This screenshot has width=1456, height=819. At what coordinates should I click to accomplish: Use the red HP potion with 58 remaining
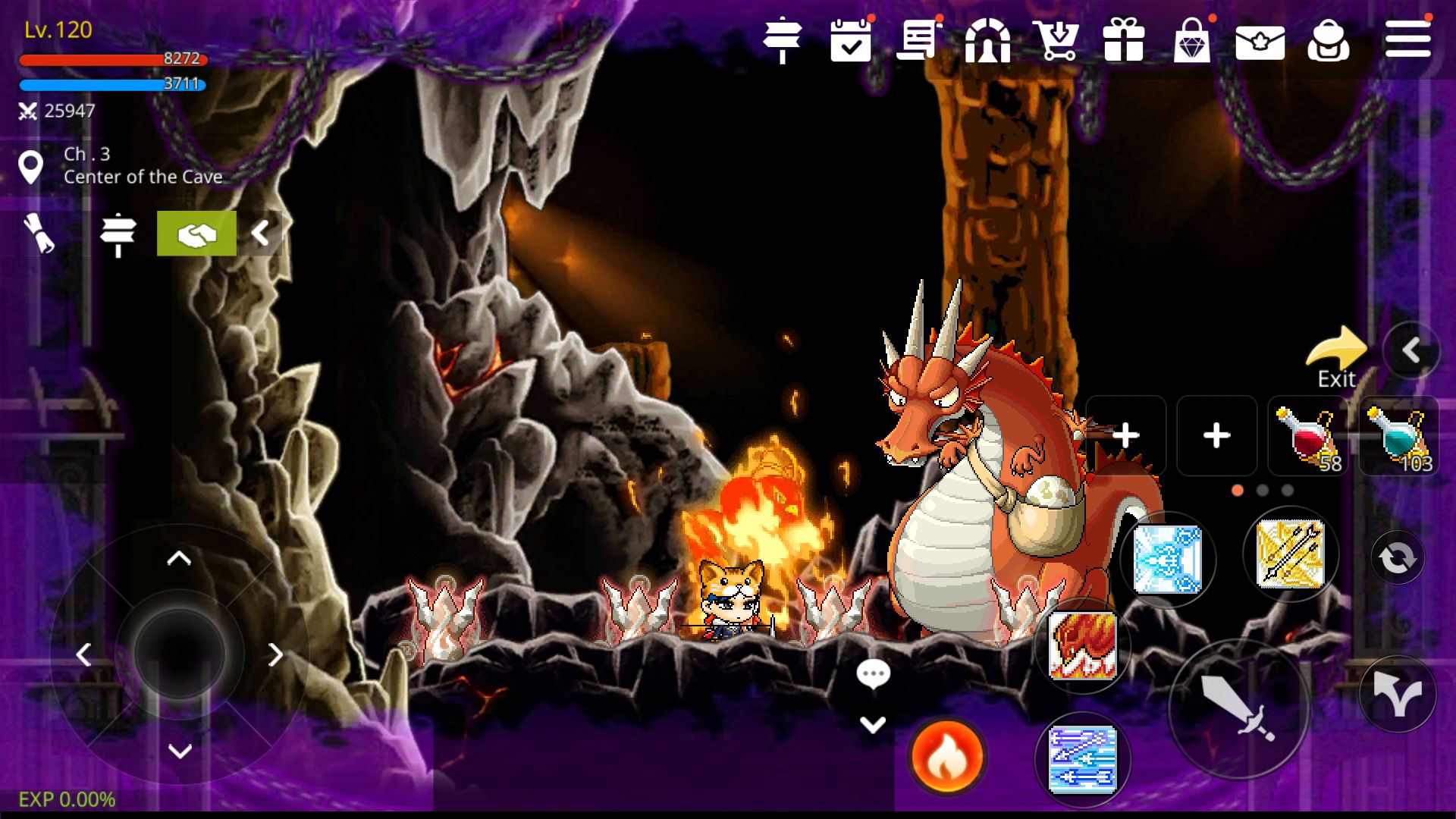(x=1308, y=436)
